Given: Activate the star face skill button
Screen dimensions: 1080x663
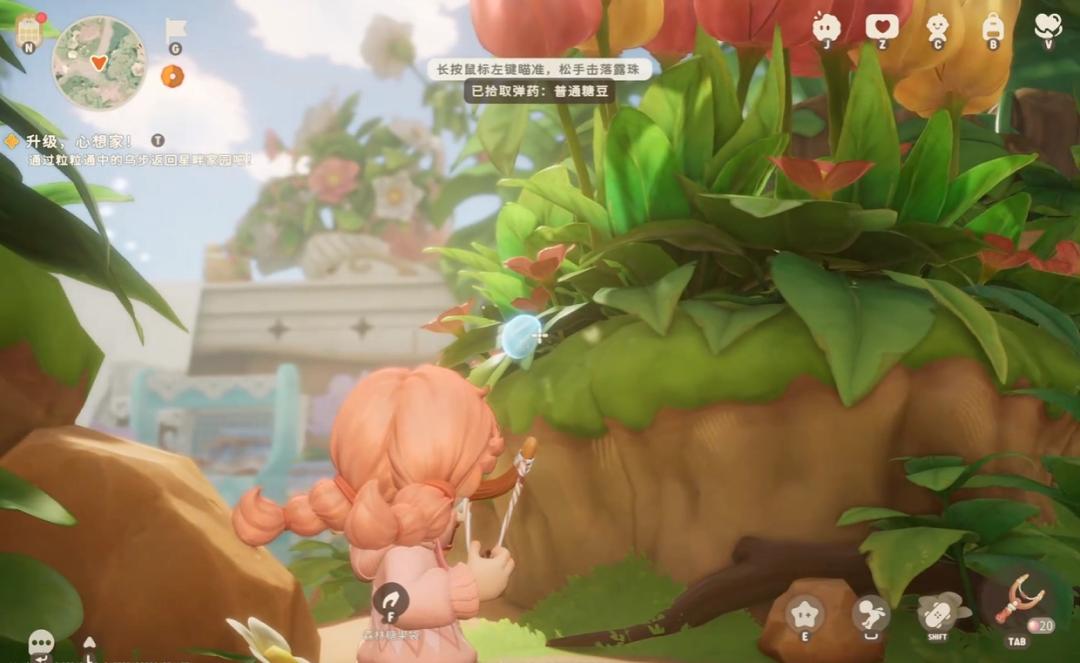Looking at the screenshot, I should [804, 614].
